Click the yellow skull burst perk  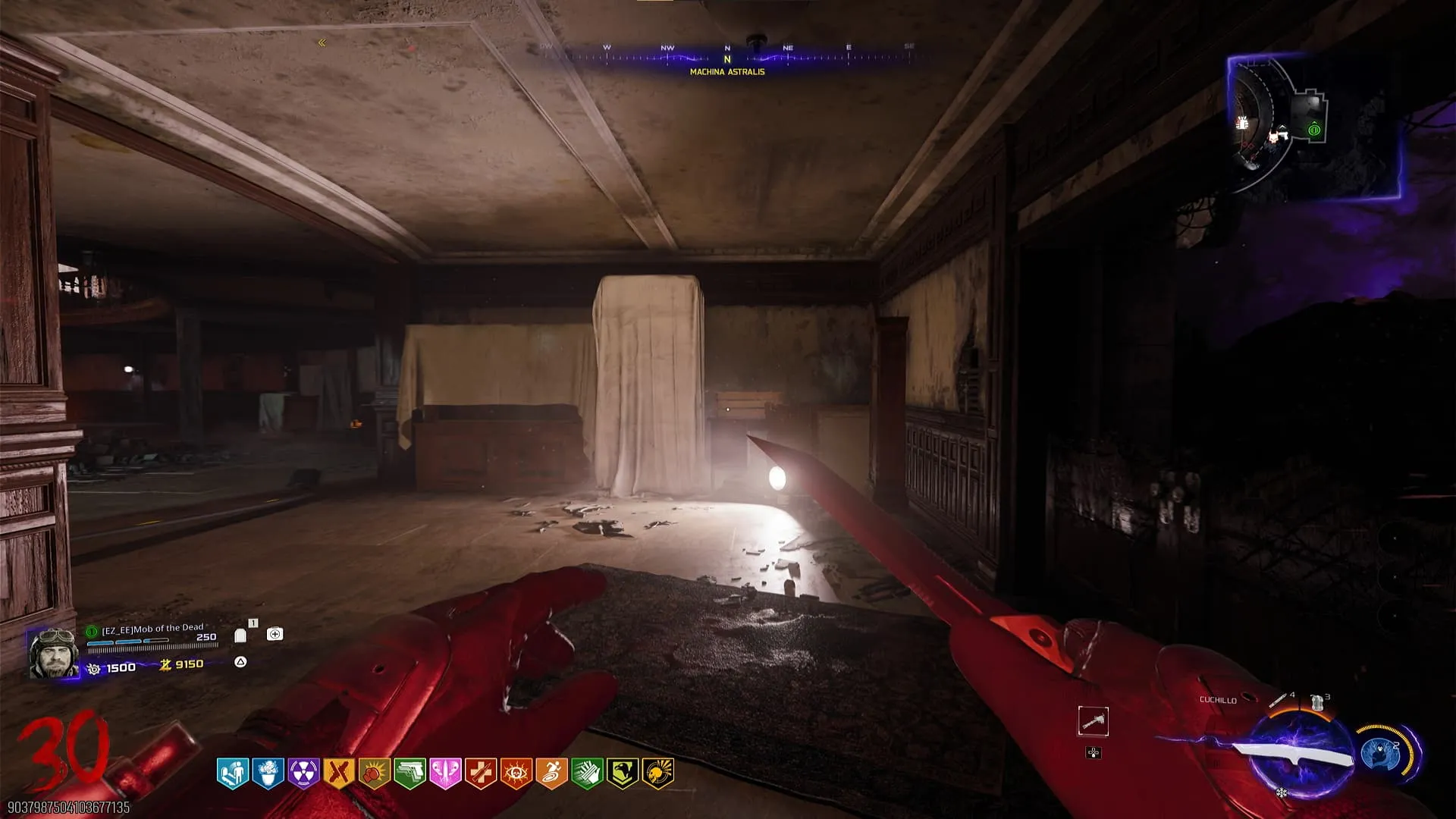(x=657, y=773)
